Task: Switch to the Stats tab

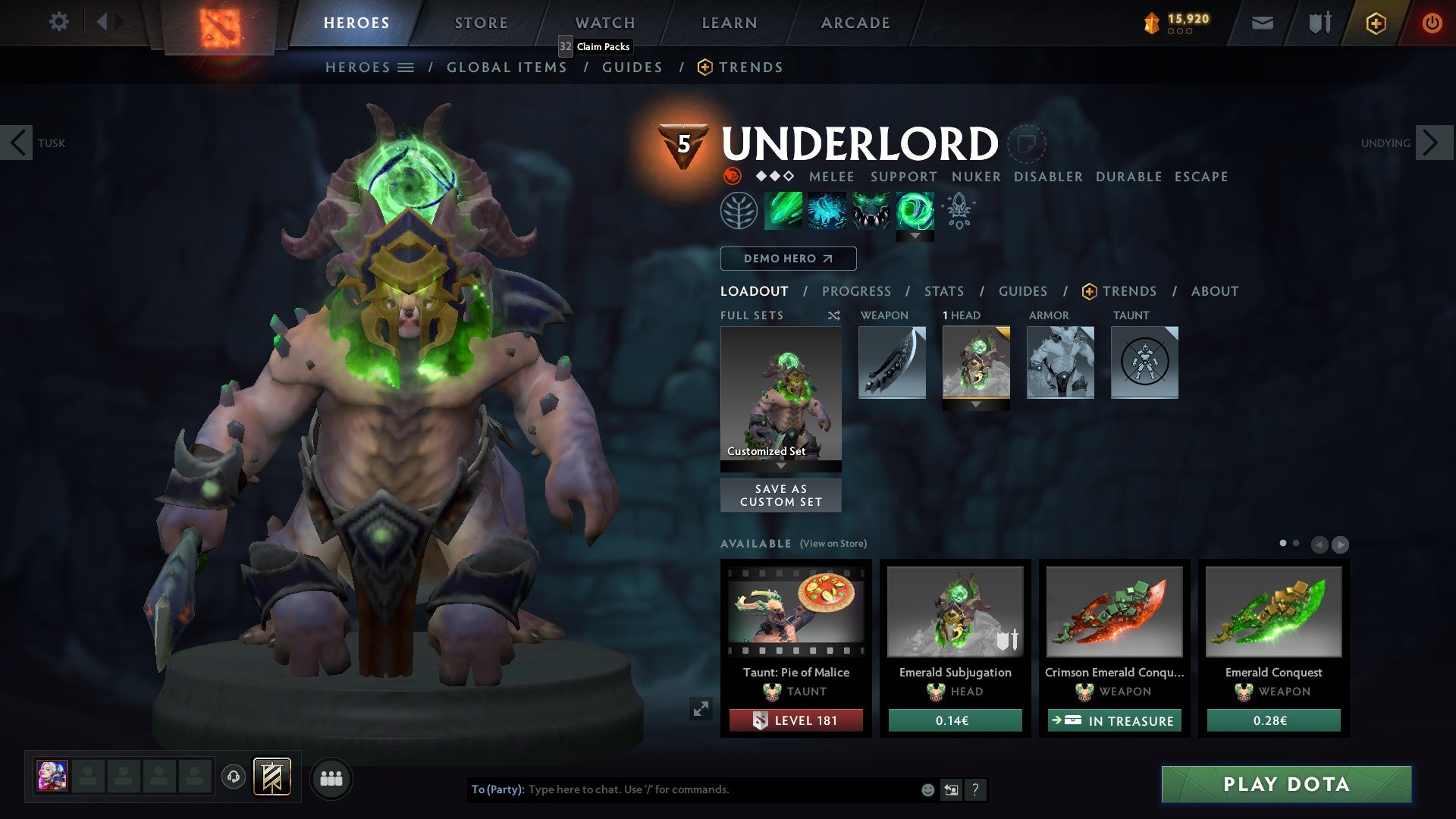Action: 943,291
